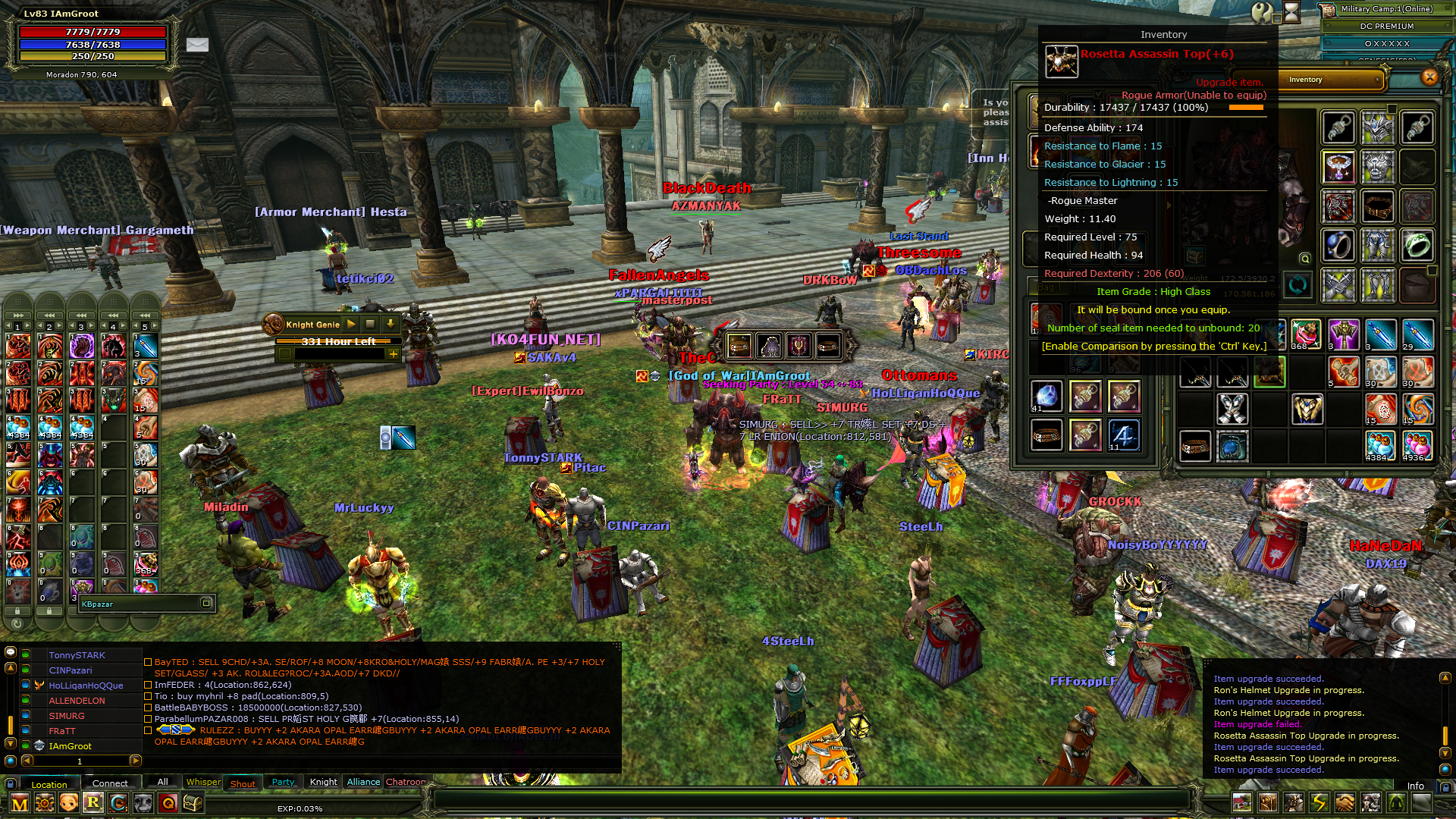The width and height of the screenshot is (1456, 819).
Task: Activate the lightning bolt icon in bottom bar
Action: point(1319,802)
